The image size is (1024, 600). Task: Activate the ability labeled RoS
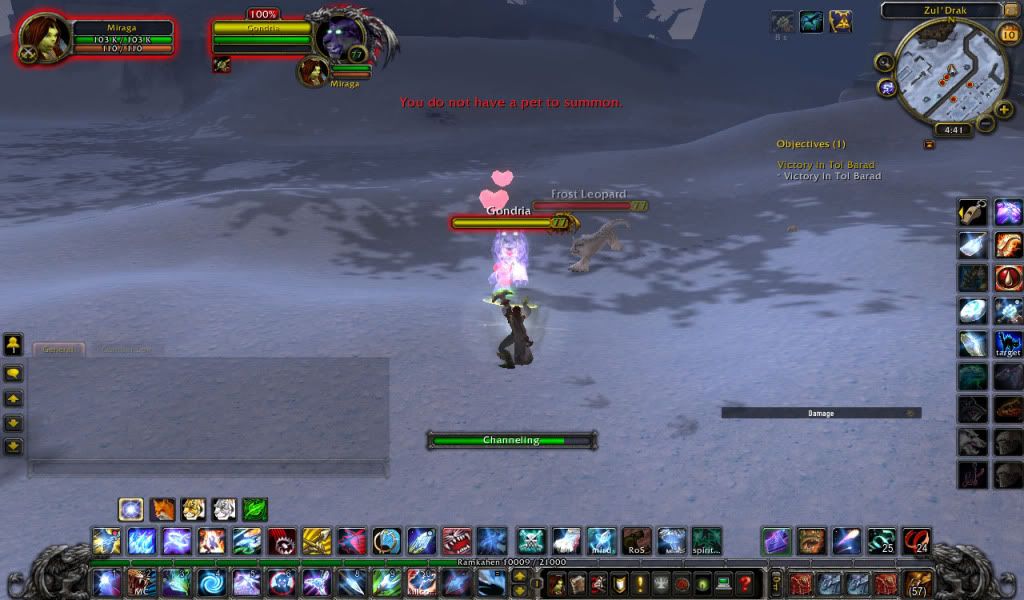click(x=636, y=541)
